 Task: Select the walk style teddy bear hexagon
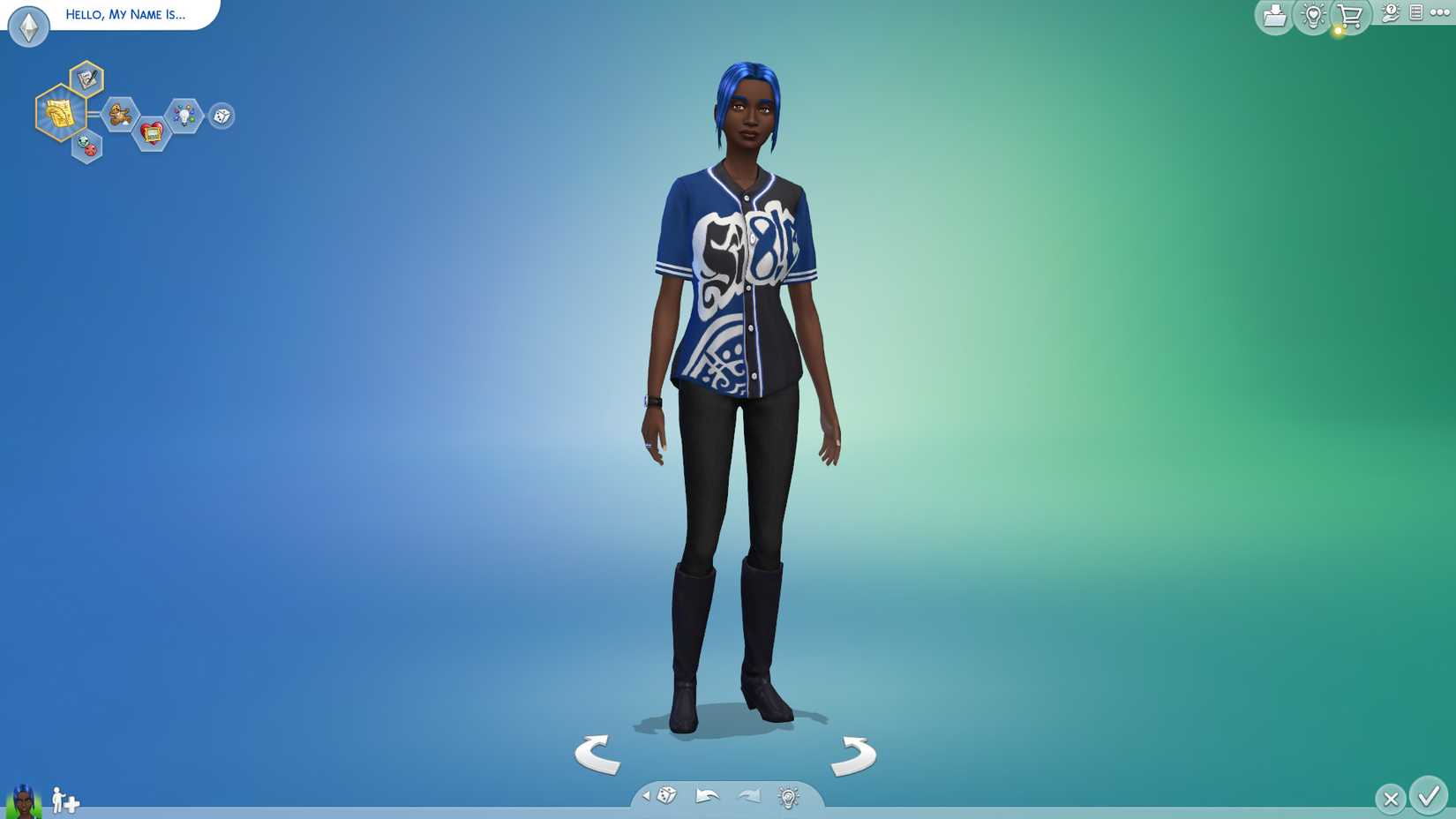point(118,116)
